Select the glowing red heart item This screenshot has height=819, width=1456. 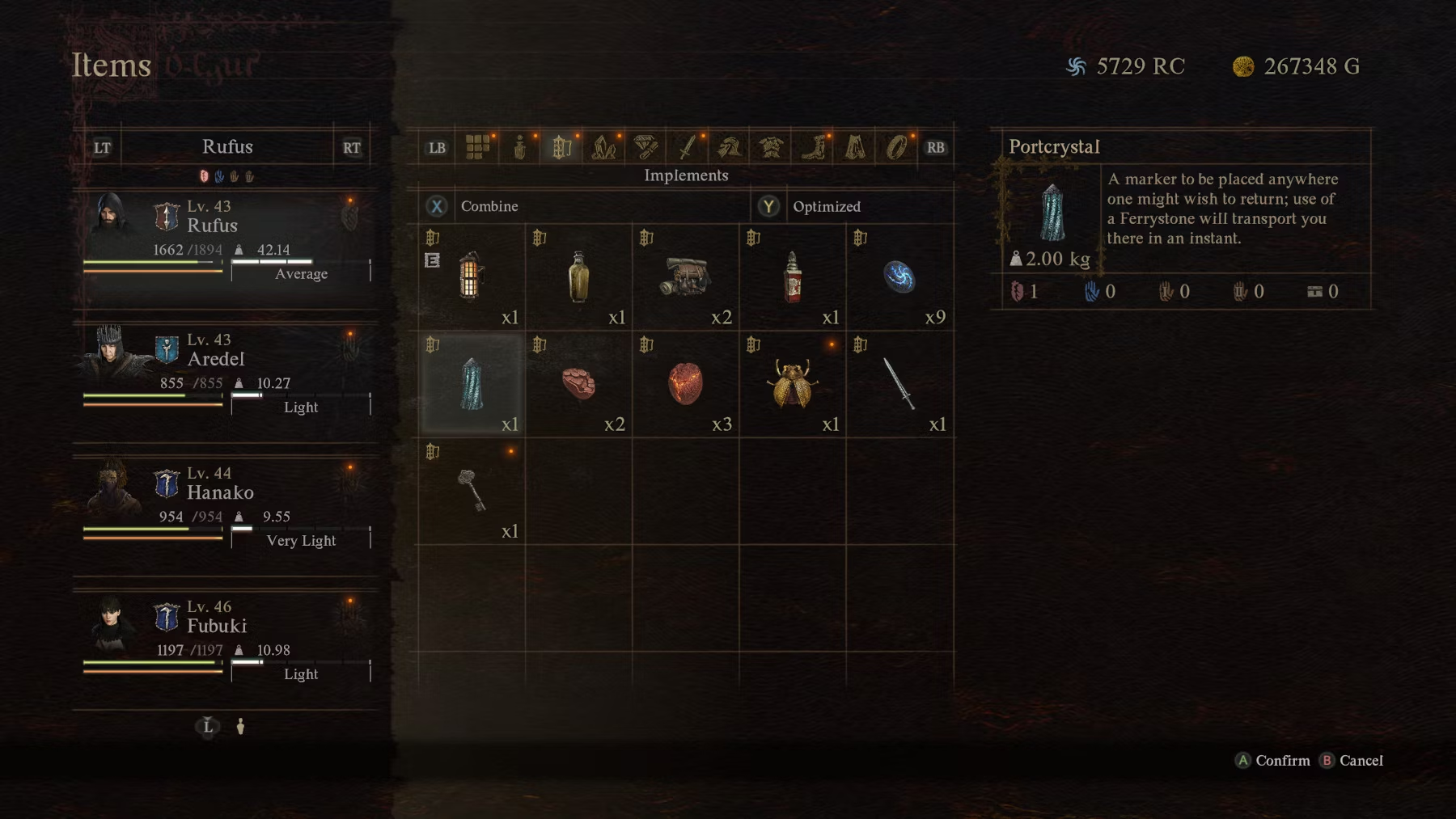tap(685, 384)
